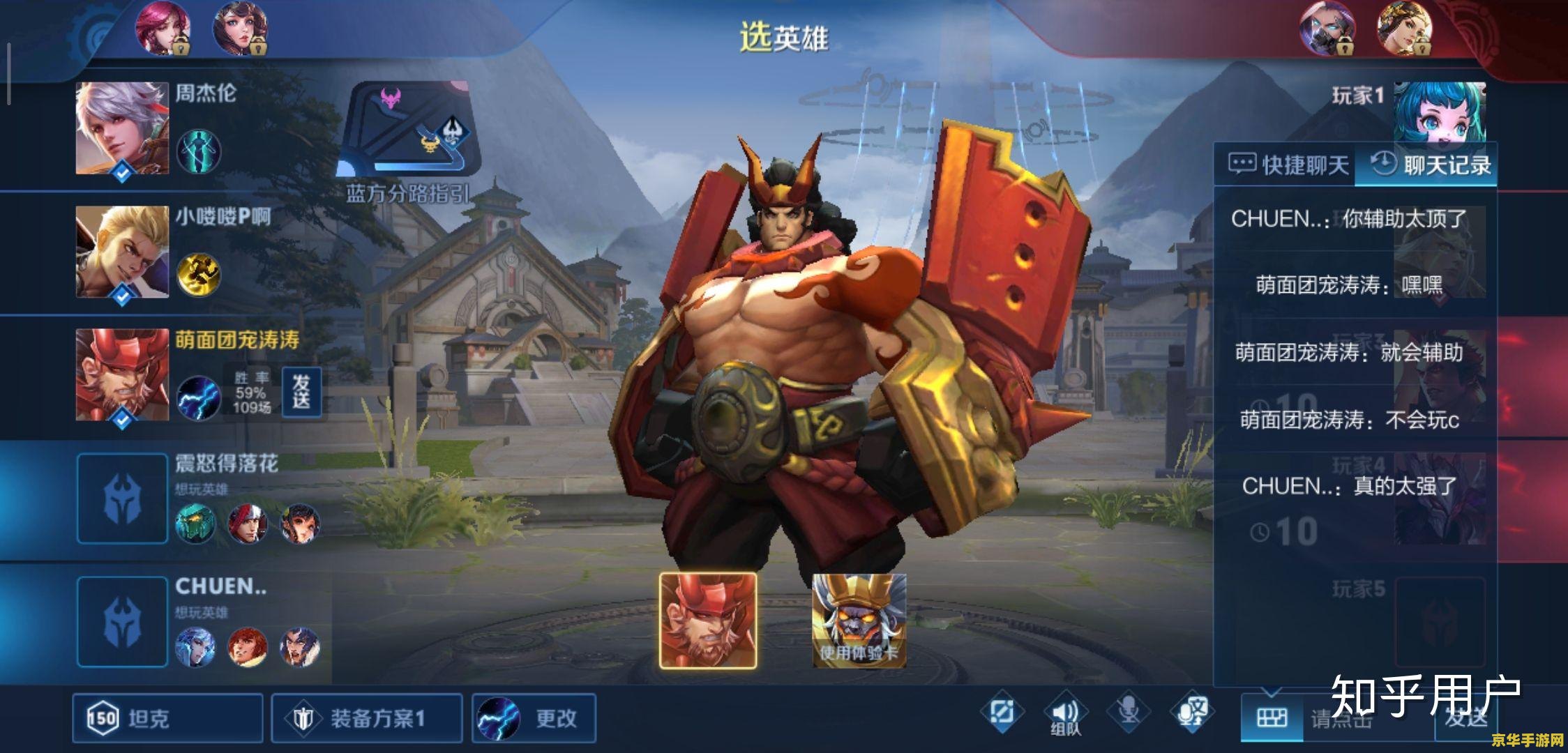Open the 坦克 role filter button
The height and width of the screenshot is (753, 1568).
point(167,717)
